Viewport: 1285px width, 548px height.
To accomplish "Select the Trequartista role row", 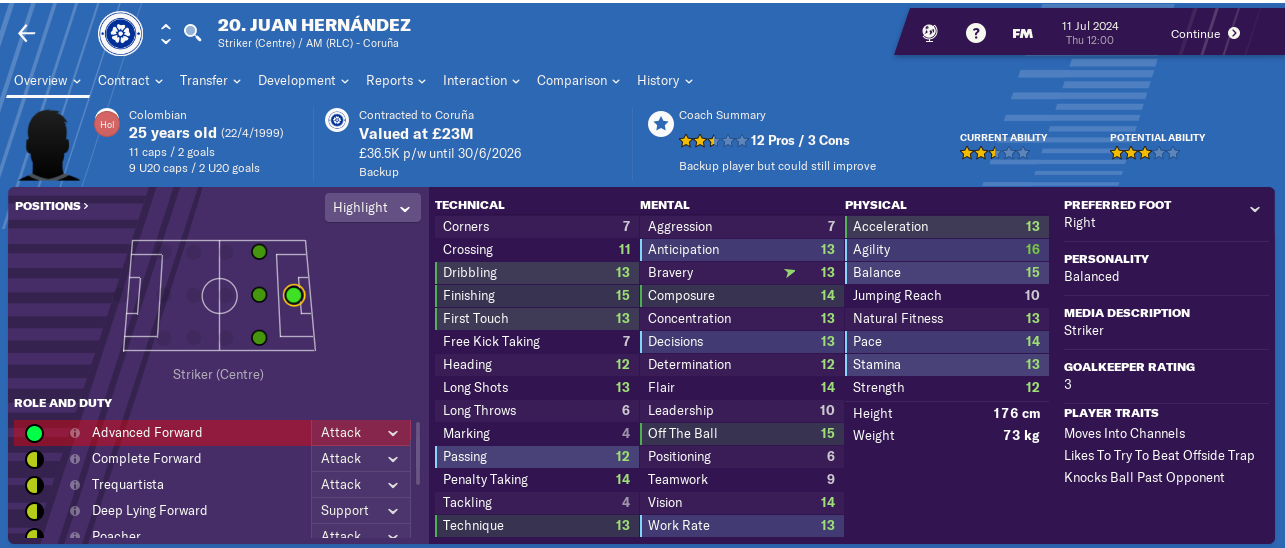I will (128, 485).
